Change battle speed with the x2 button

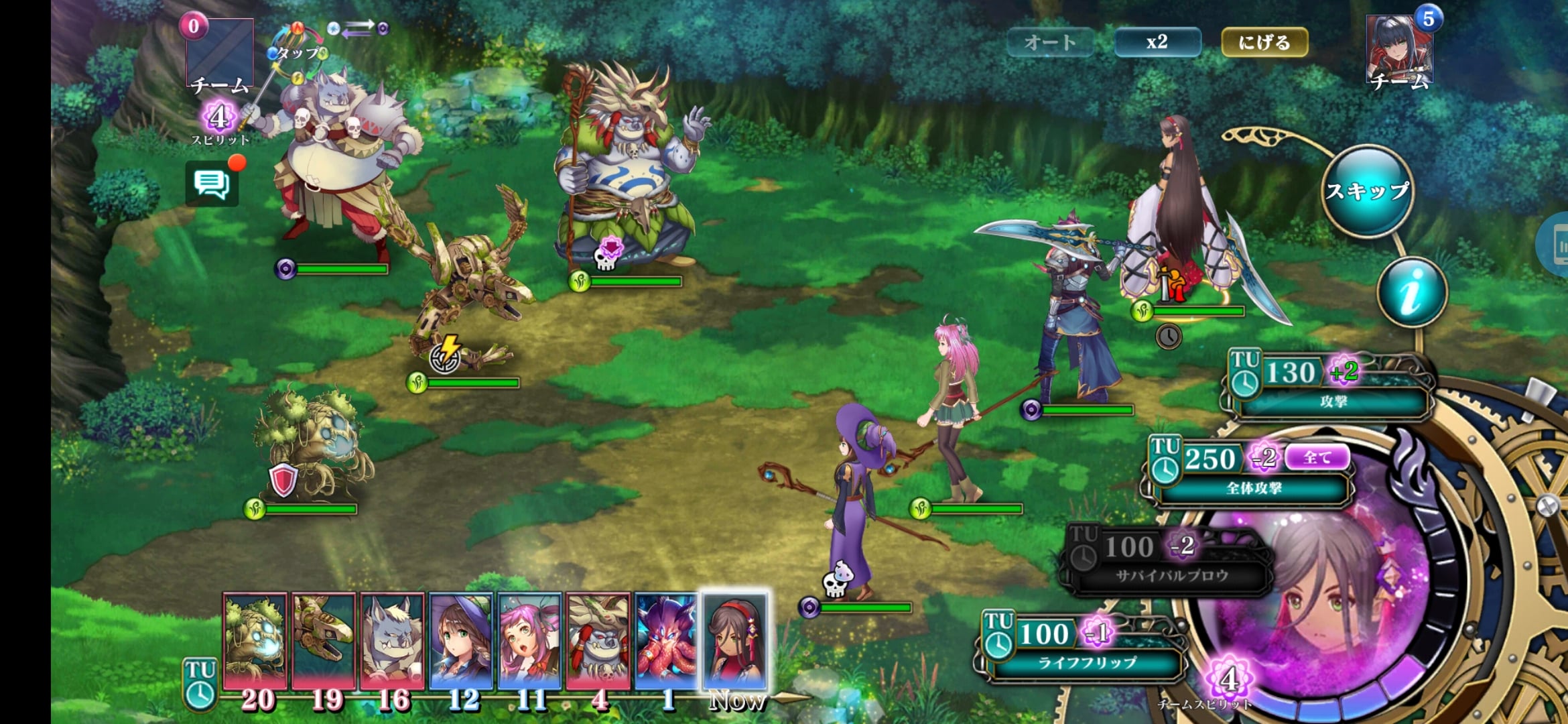pyautogui.click(x=1157, y=42)
